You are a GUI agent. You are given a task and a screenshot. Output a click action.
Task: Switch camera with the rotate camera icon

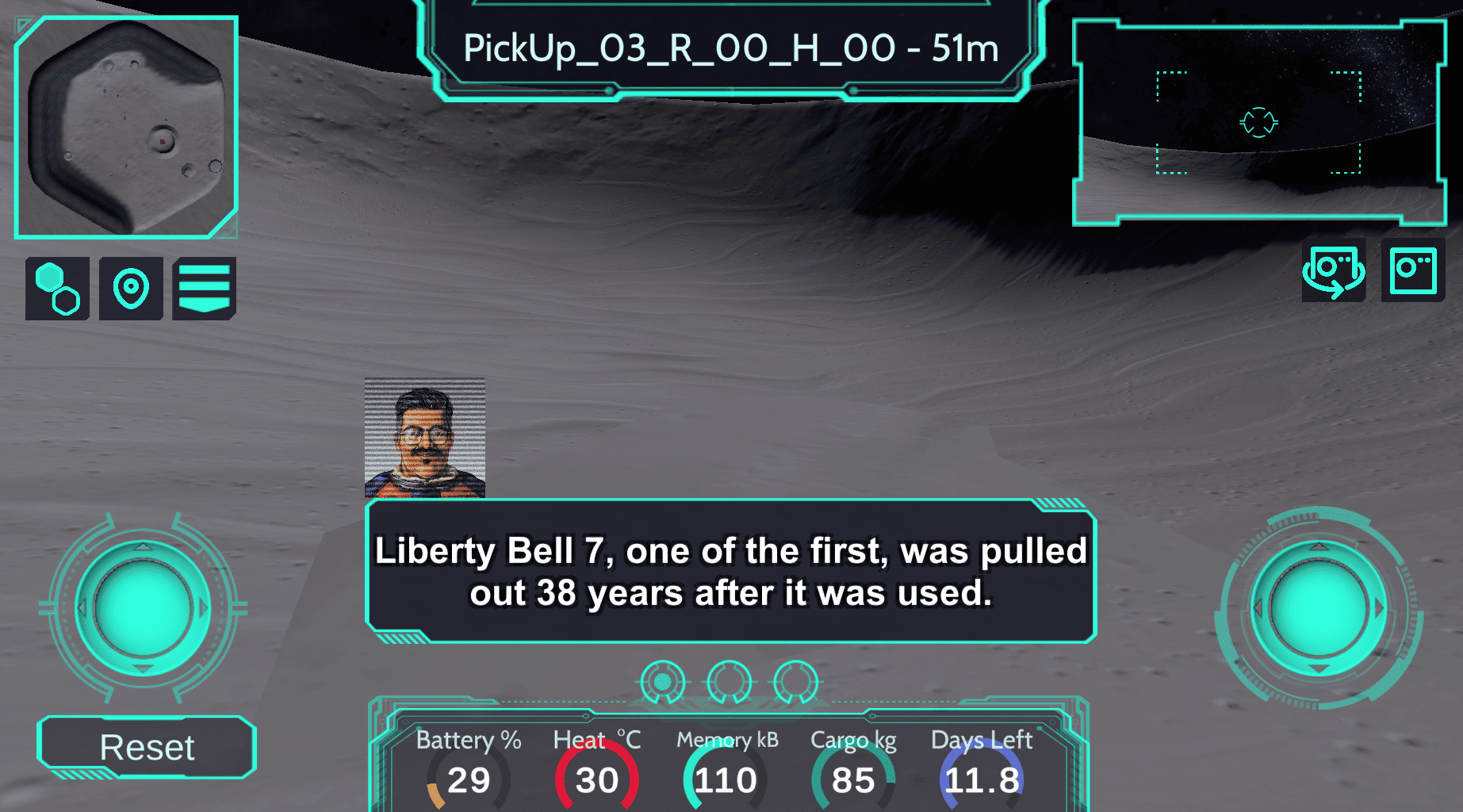click(1334, 270)
